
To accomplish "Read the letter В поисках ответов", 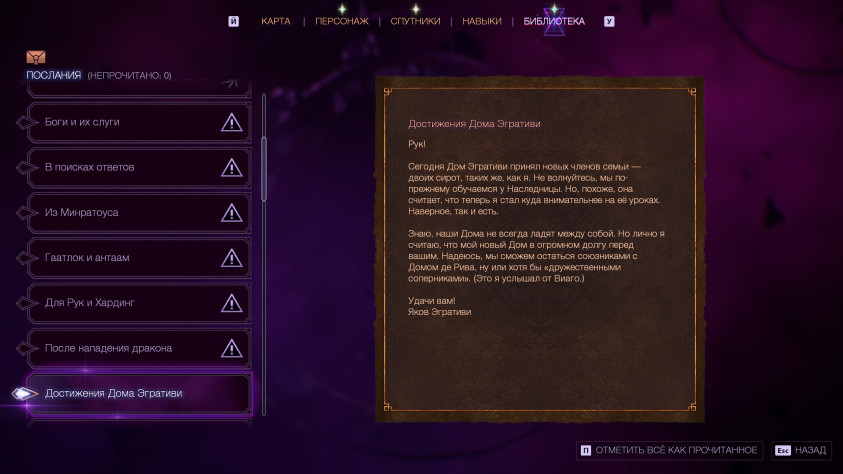I will point(138,167).
